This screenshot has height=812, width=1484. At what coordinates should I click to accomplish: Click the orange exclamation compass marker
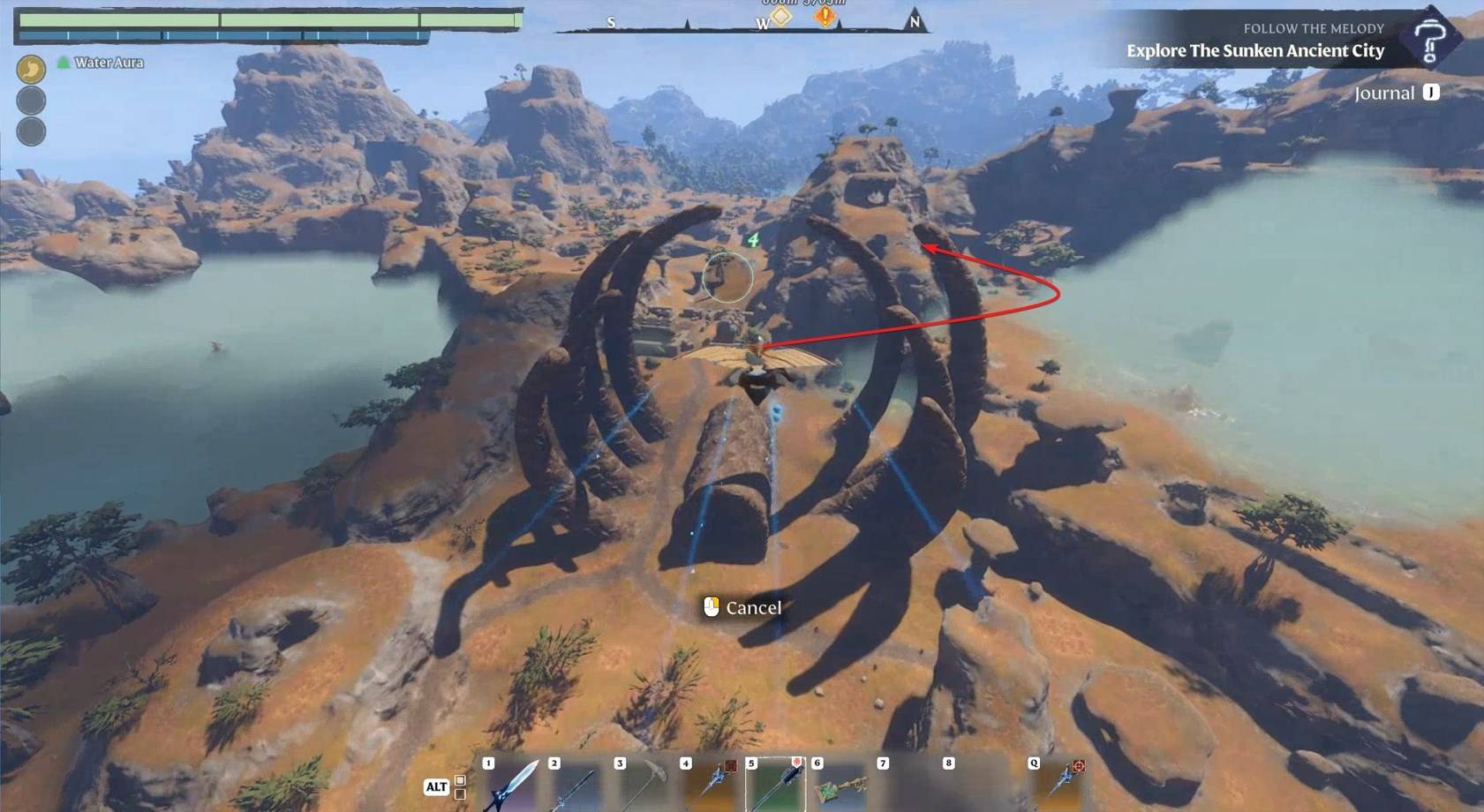pos(825,16)
